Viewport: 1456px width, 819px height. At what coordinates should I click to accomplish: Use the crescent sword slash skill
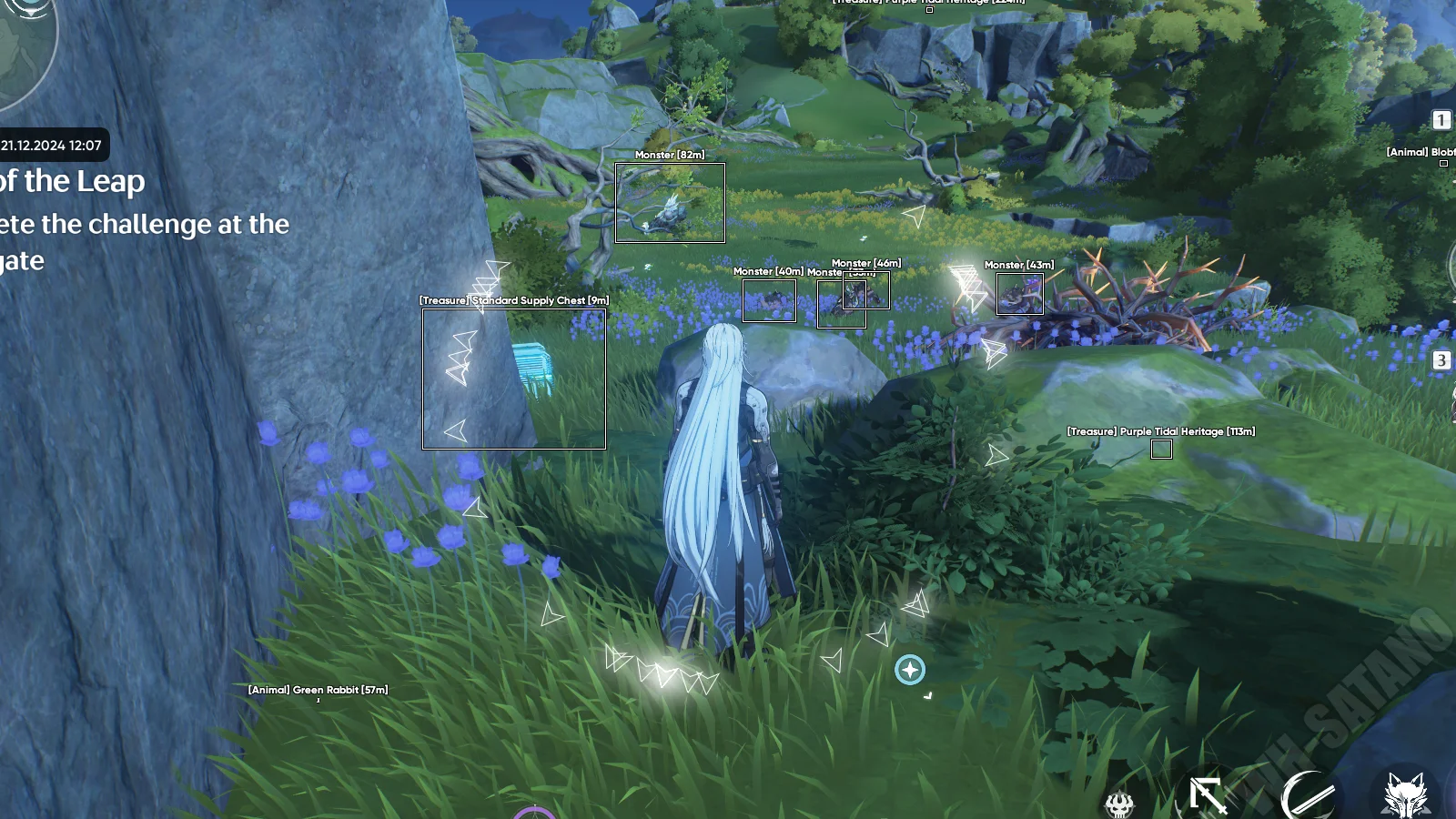(x=1309, y=796)
